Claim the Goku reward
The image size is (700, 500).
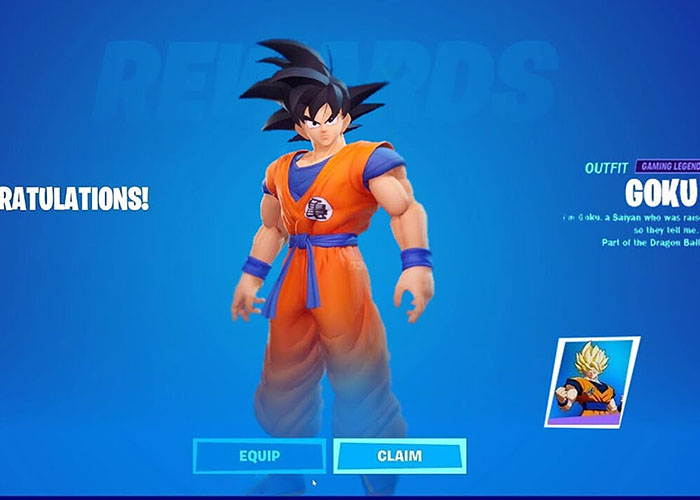click(x=399, y=456)
